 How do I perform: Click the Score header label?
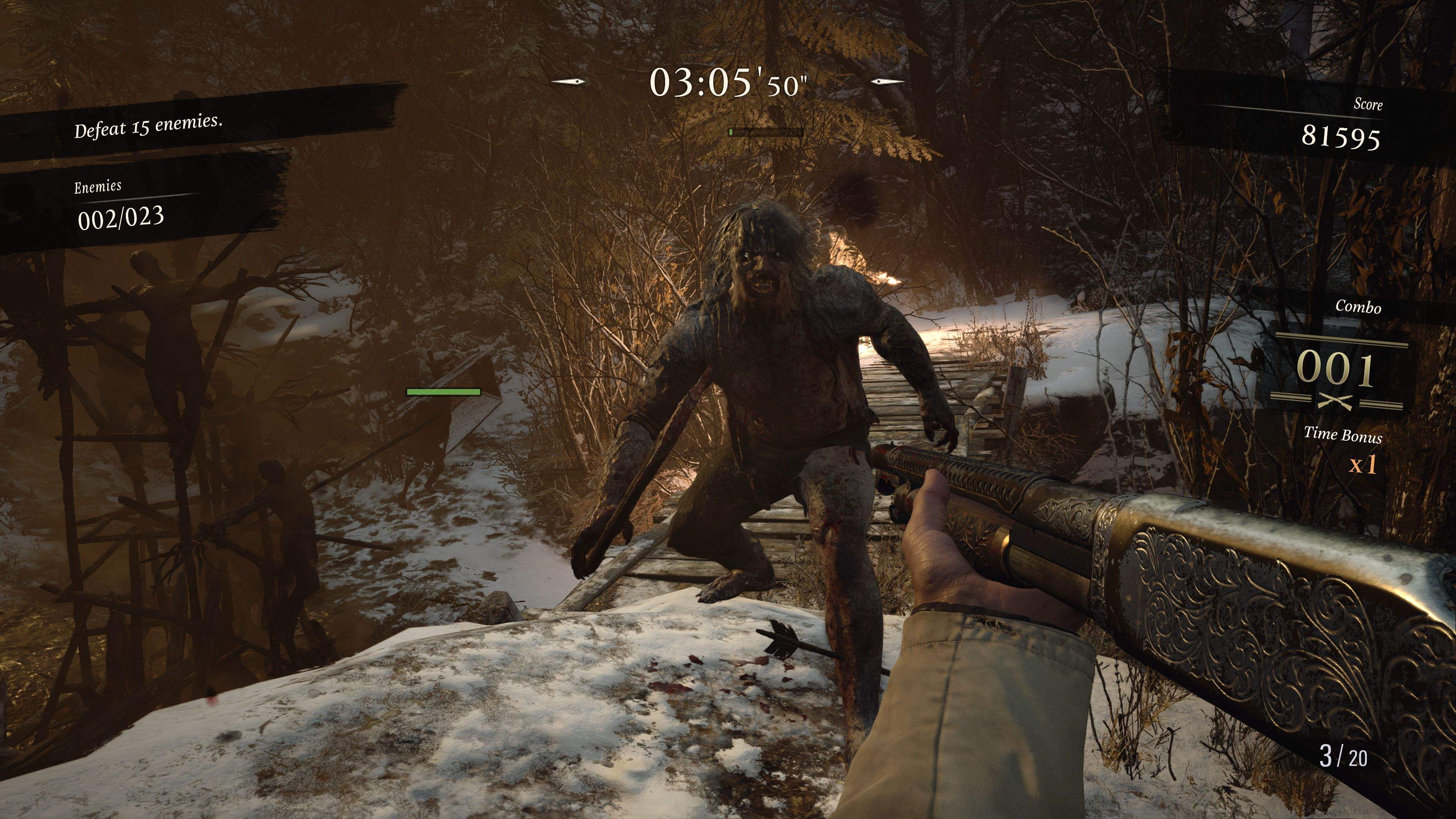(1368, 105)
